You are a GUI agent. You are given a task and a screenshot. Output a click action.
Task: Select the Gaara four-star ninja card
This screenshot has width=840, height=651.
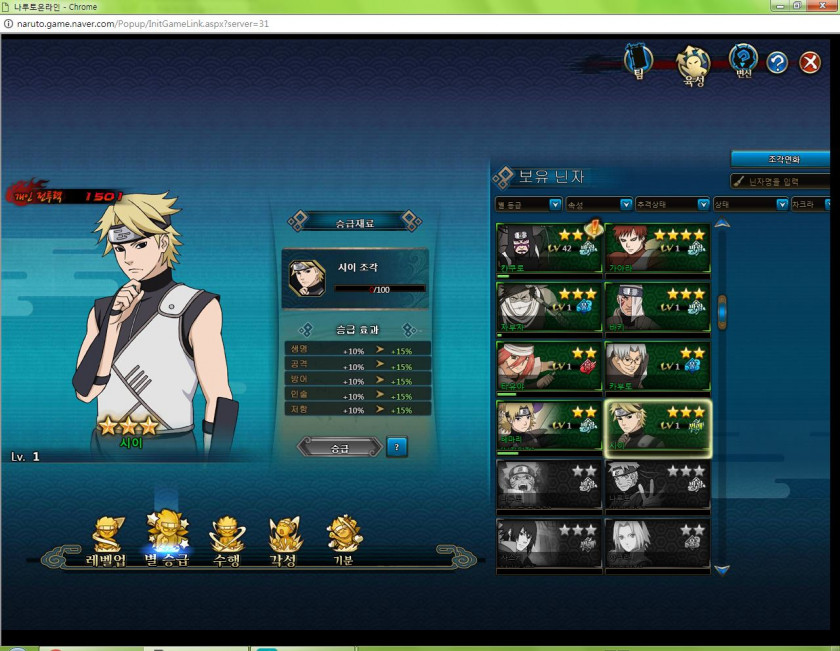tap(657, 249)
